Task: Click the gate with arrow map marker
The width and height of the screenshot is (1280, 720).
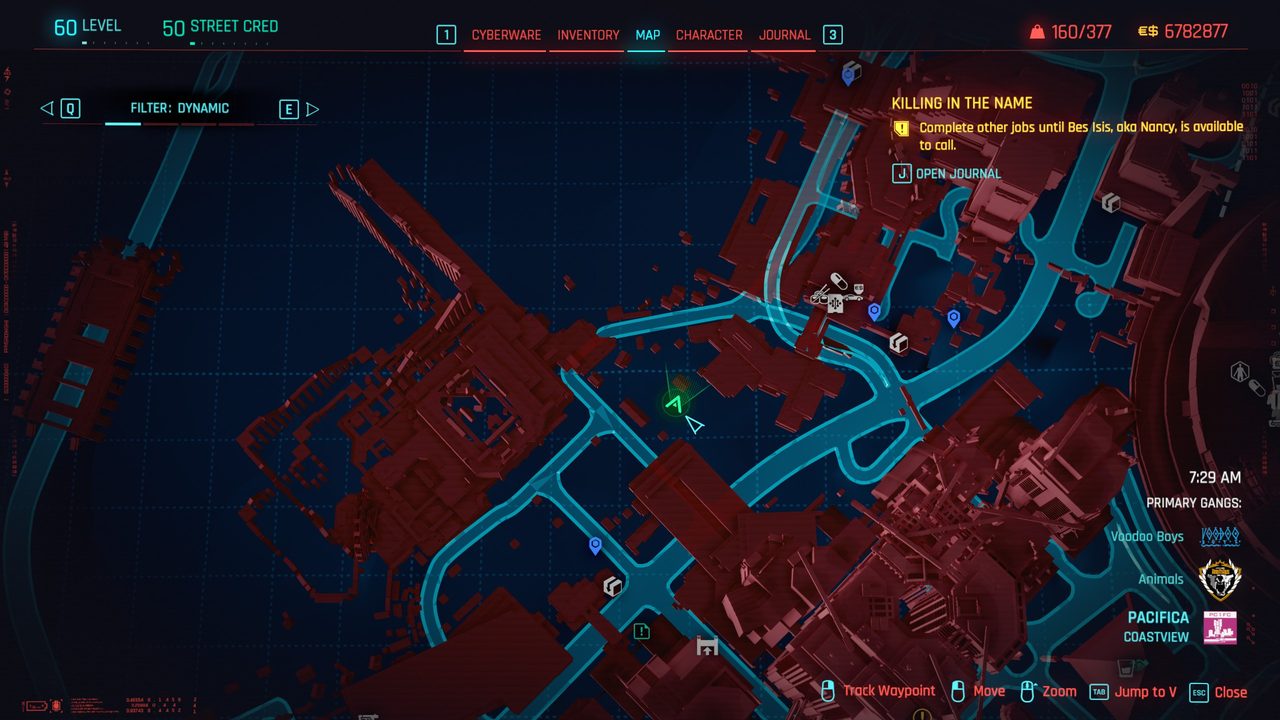Action: point(707,647)
